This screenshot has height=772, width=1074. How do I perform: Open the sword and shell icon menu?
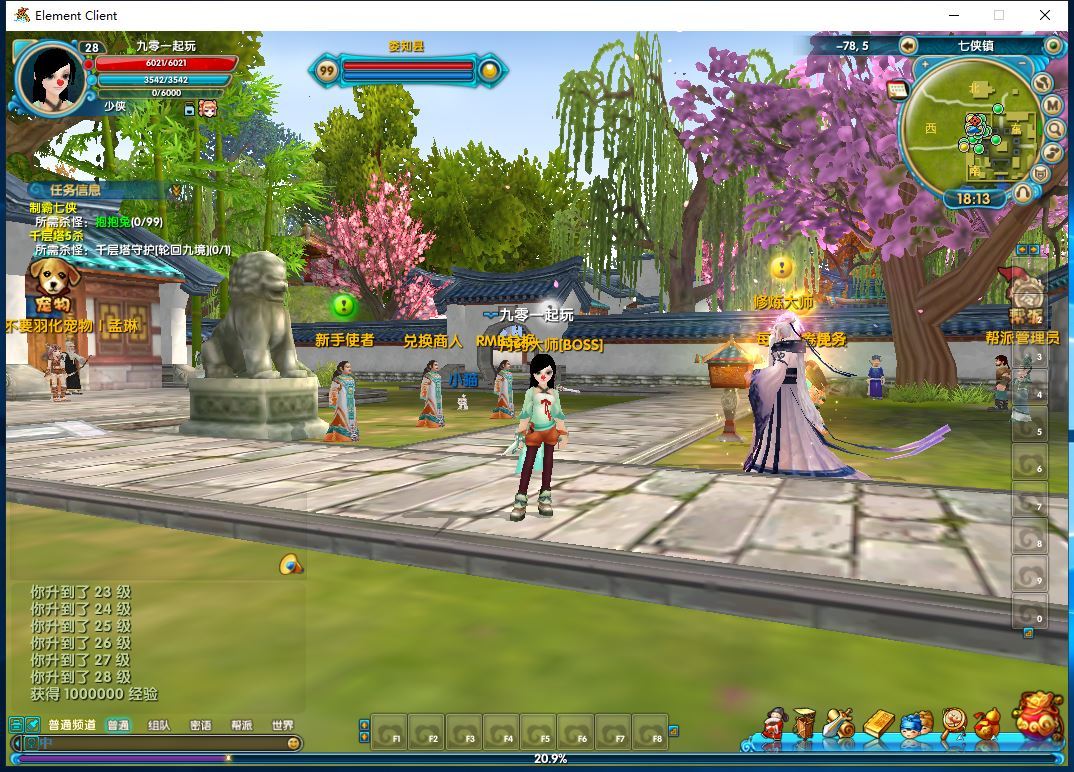[840, 724]
